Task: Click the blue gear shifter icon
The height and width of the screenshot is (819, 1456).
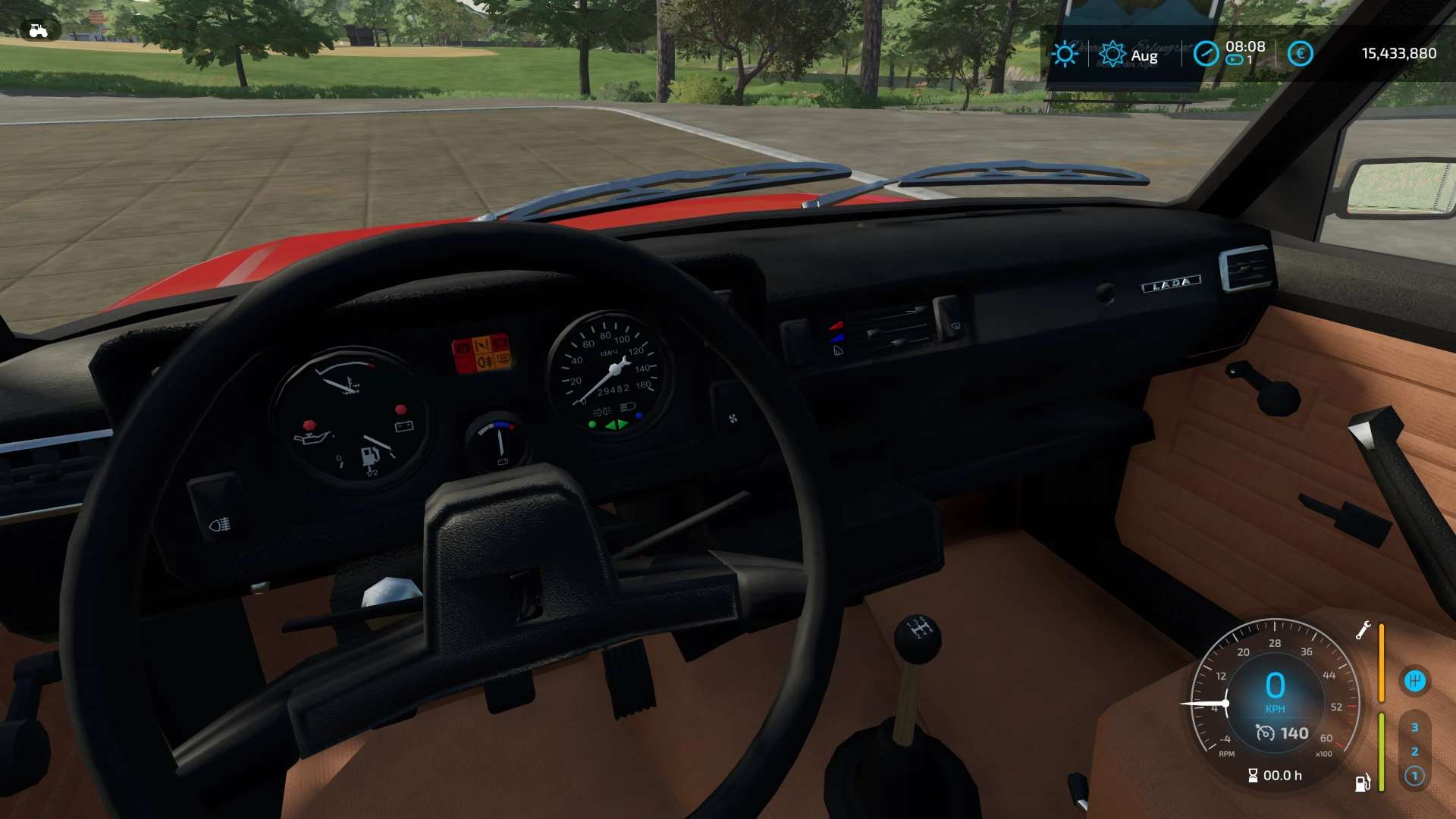Action: (x=1414, y=680)
